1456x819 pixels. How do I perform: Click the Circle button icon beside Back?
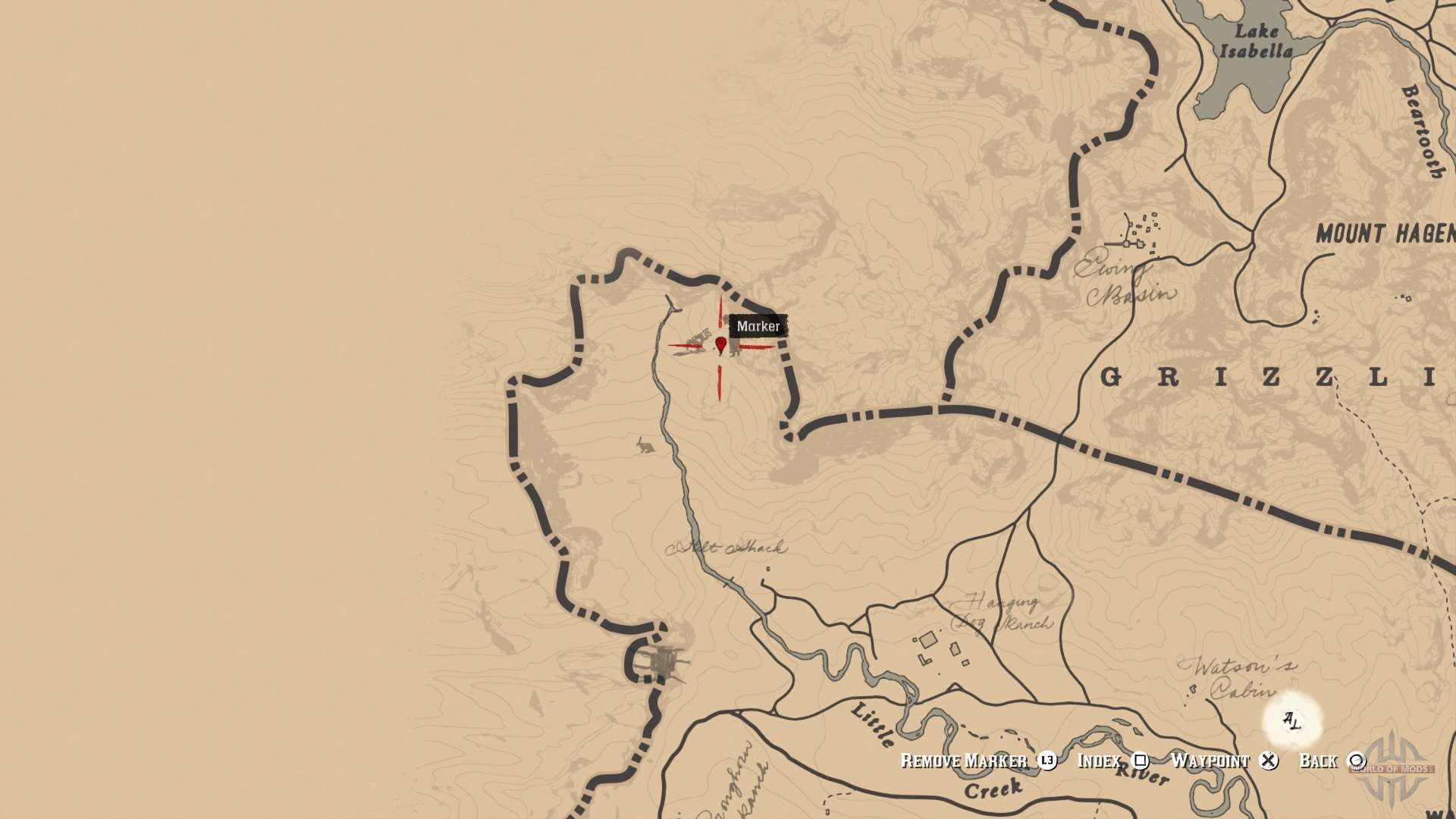(x=1357, y=761)
